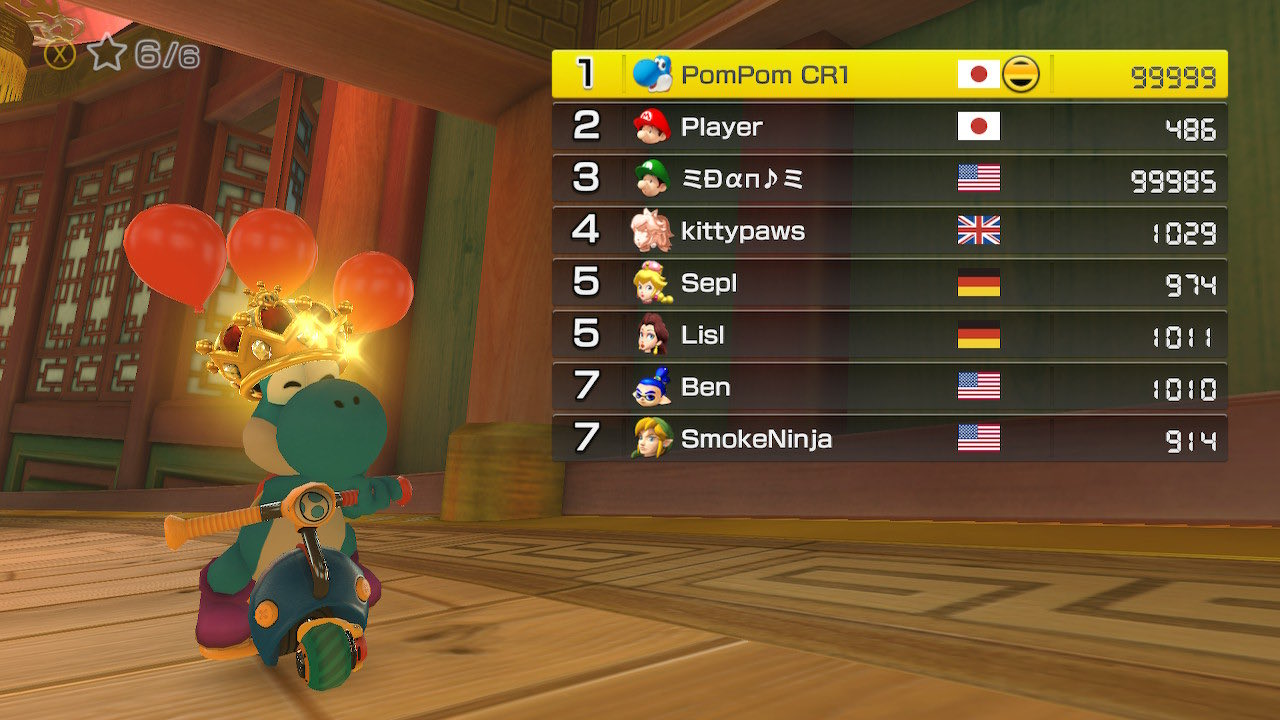Select the green Luigi-icon player in third place
Viewport: 1280px width, 720px height.
pos(889,179)
